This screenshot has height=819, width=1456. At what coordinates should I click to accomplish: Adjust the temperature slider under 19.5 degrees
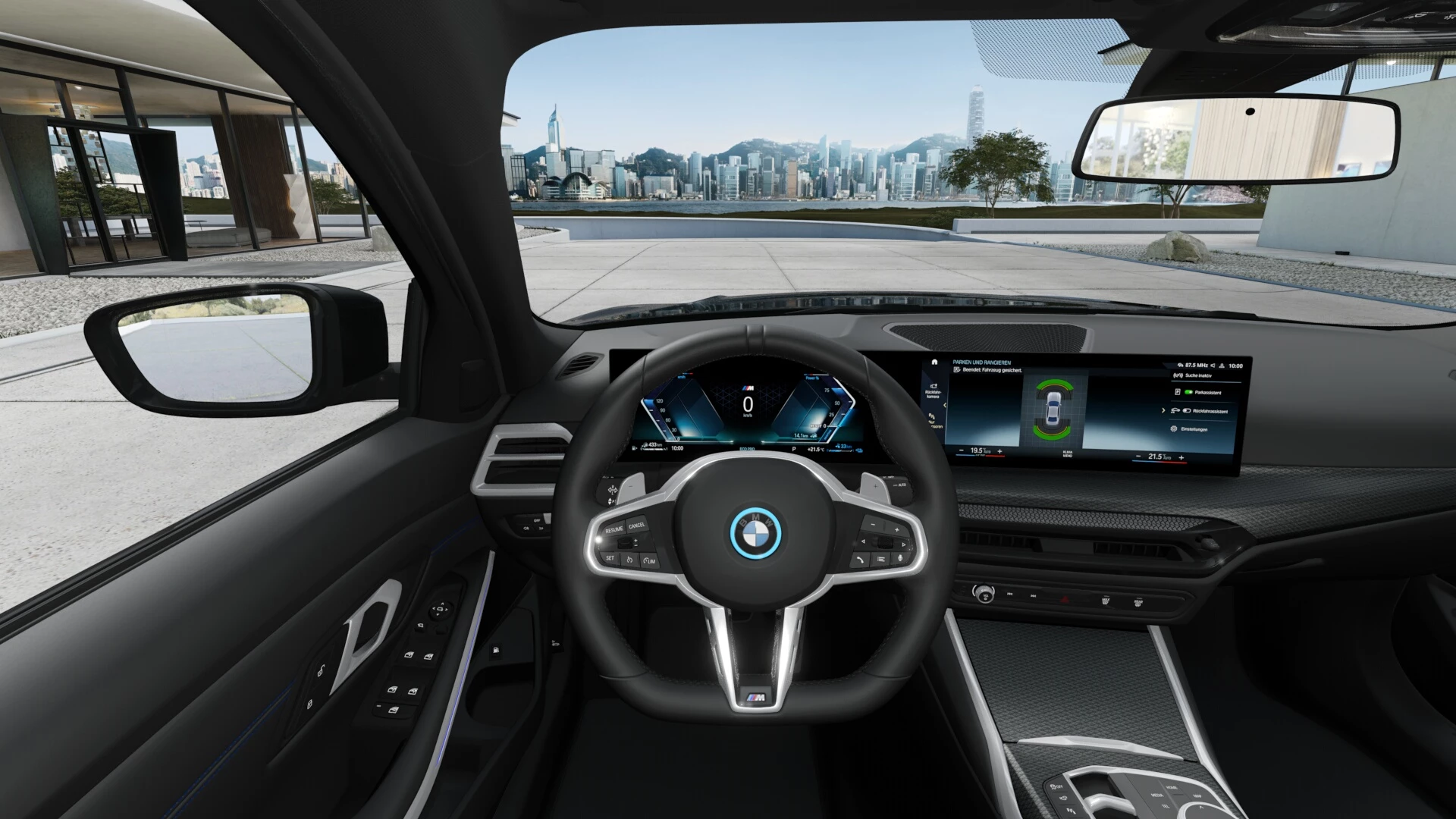coord(981,455)
